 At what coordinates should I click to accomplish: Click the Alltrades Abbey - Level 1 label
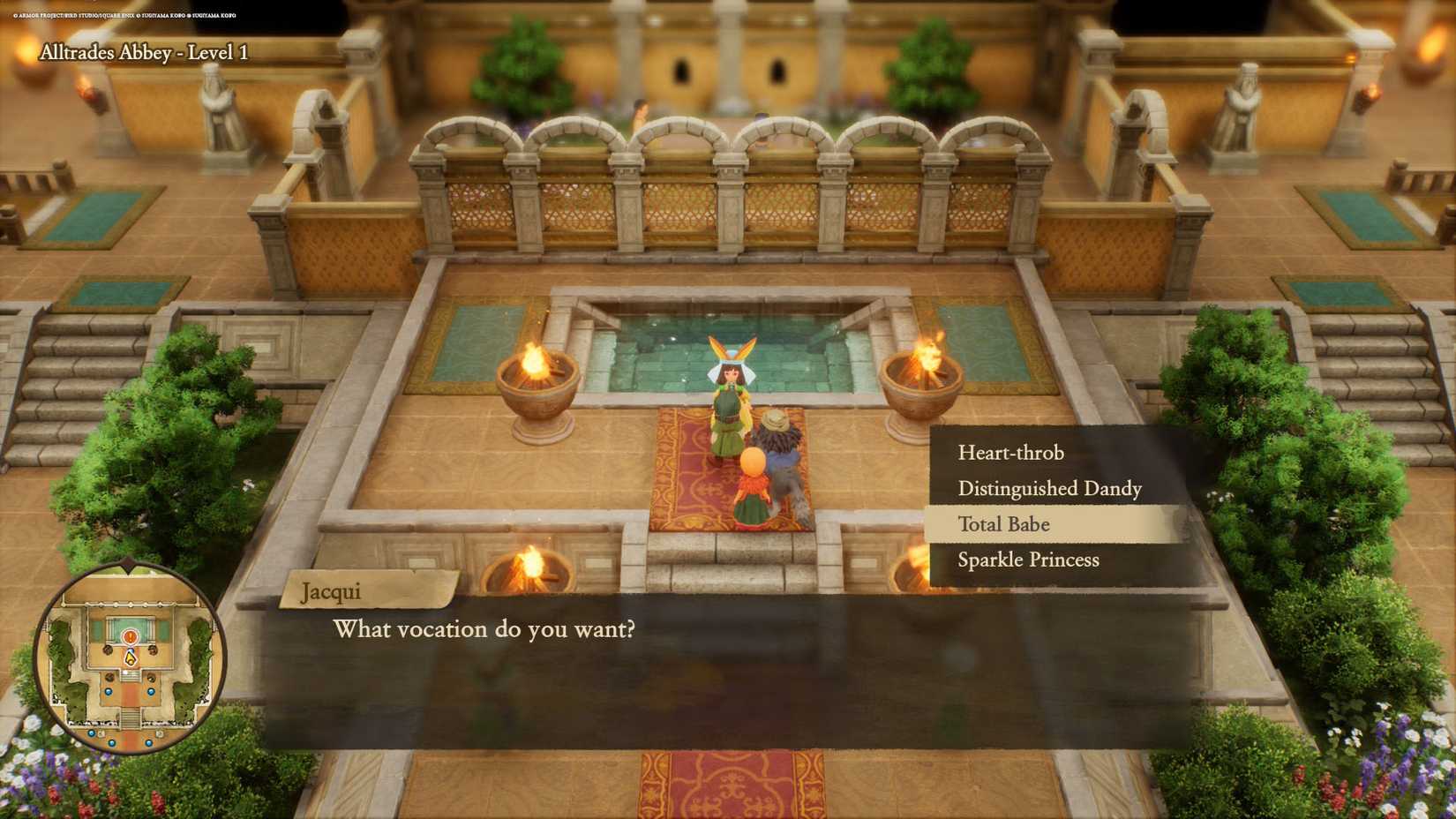click(x=144, y=51)
